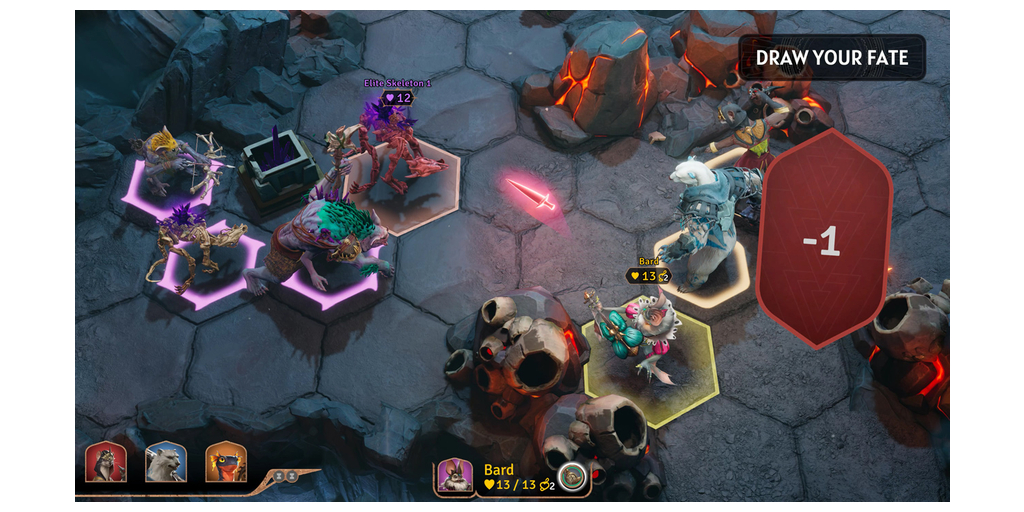Click the Bard character portrait
Viewport: 1024px width, 512px height.
pos(455,476)
